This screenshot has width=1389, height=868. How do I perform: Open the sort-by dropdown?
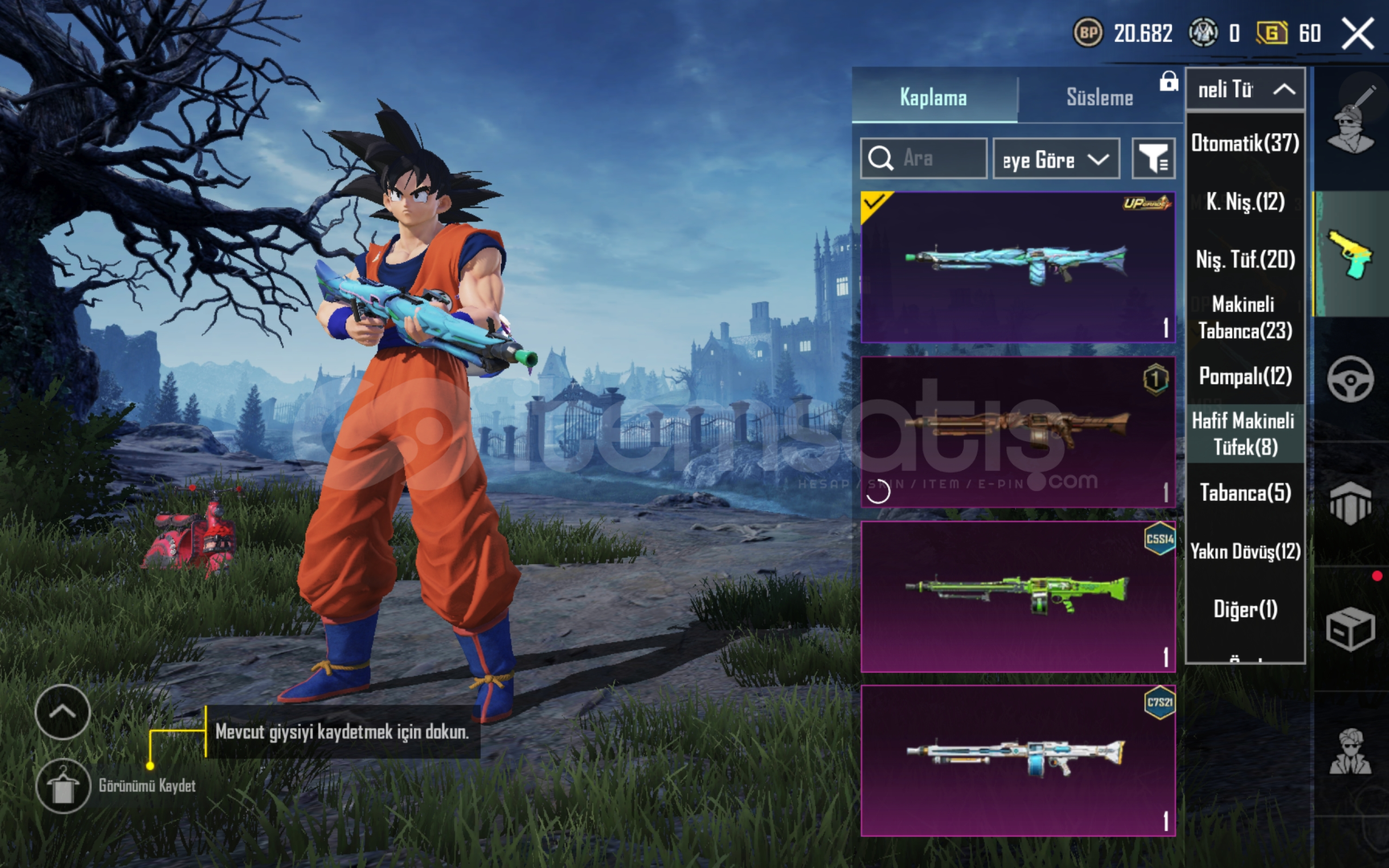click(1056, 159)
